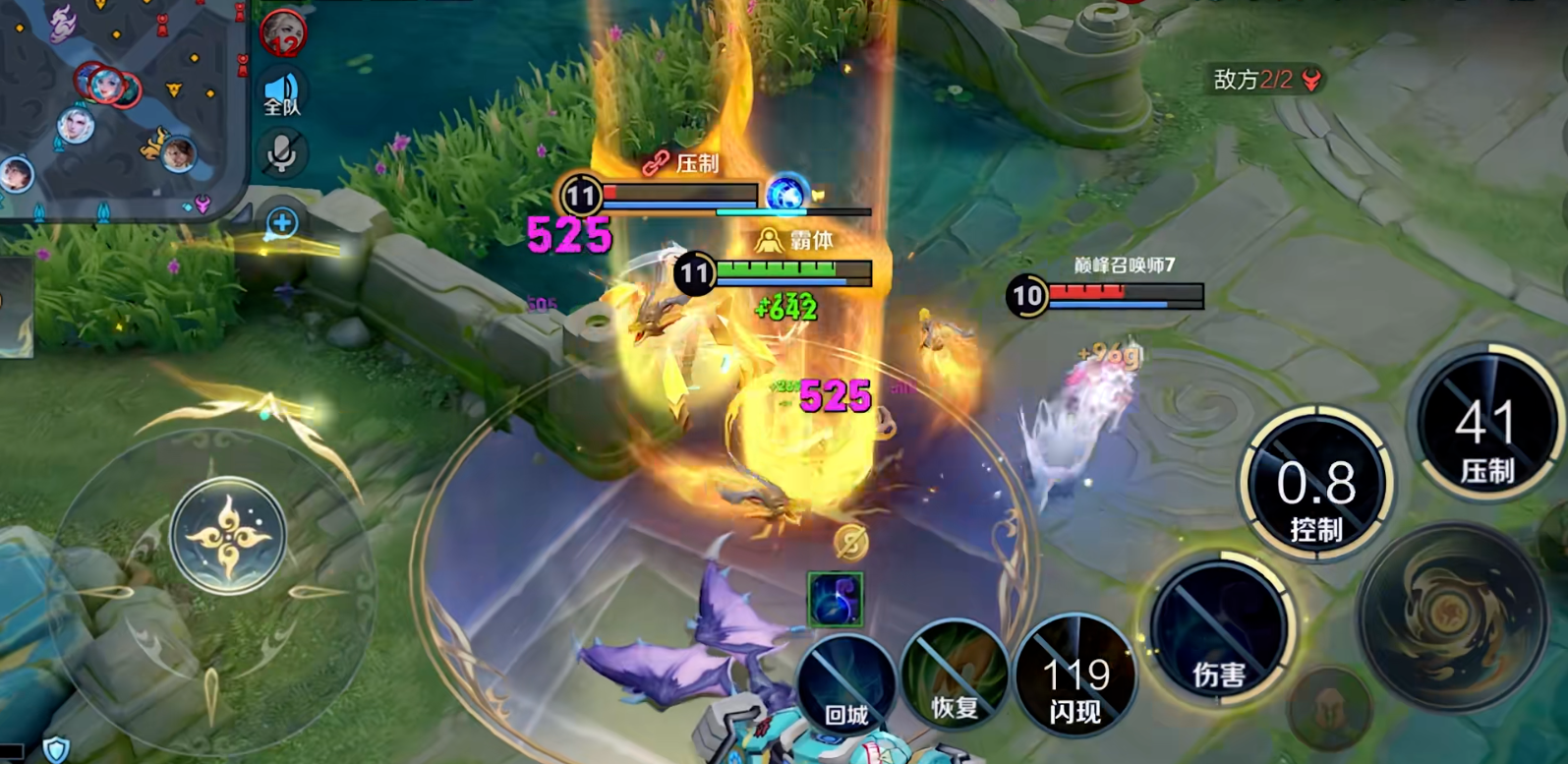This screenshot has height=764, width=1568.
Task: Toggle the microphone button
Action: point(282,154)
